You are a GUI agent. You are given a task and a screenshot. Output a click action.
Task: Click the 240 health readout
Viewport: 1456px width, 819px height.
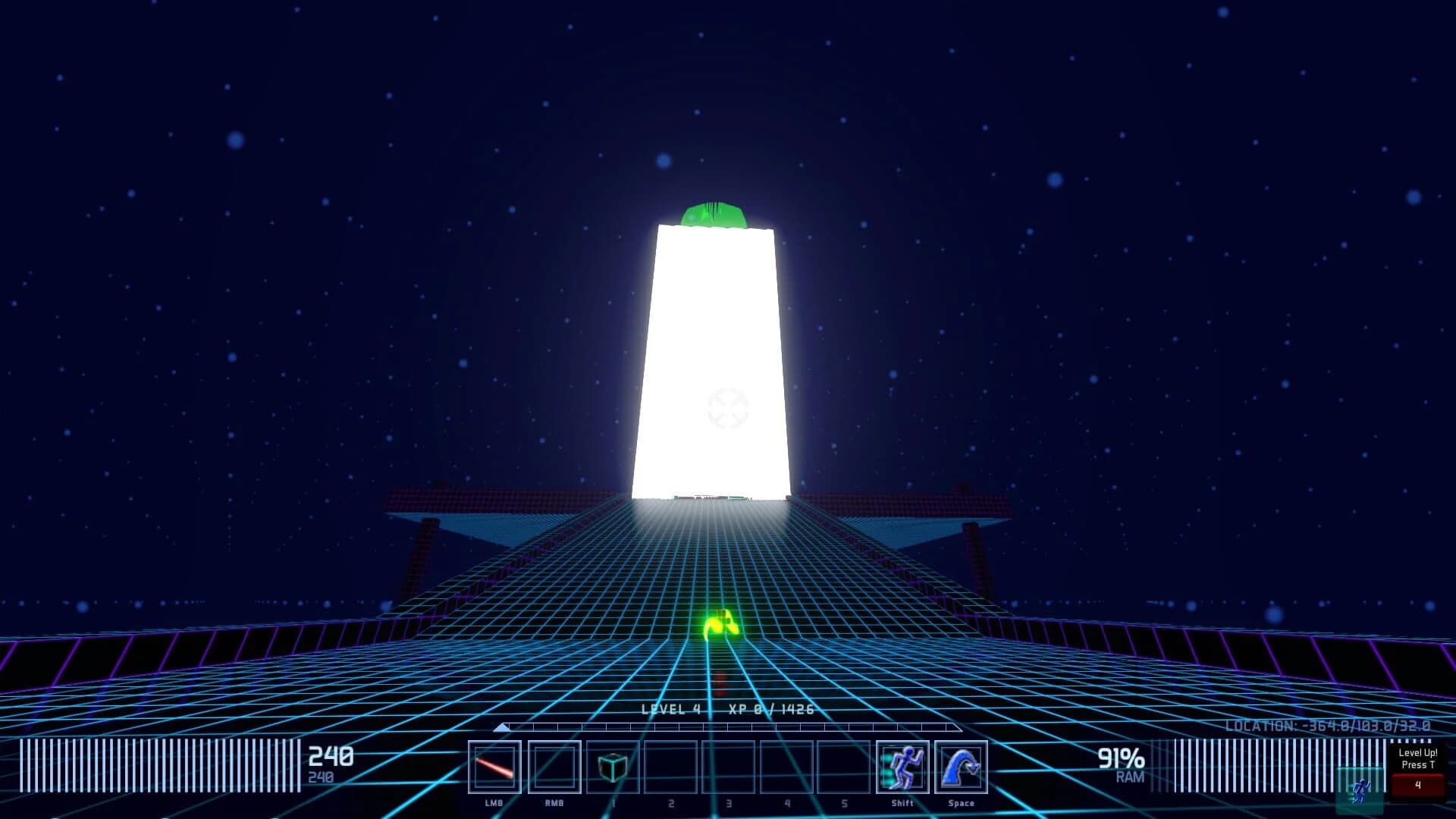click(x=332, y=756)
